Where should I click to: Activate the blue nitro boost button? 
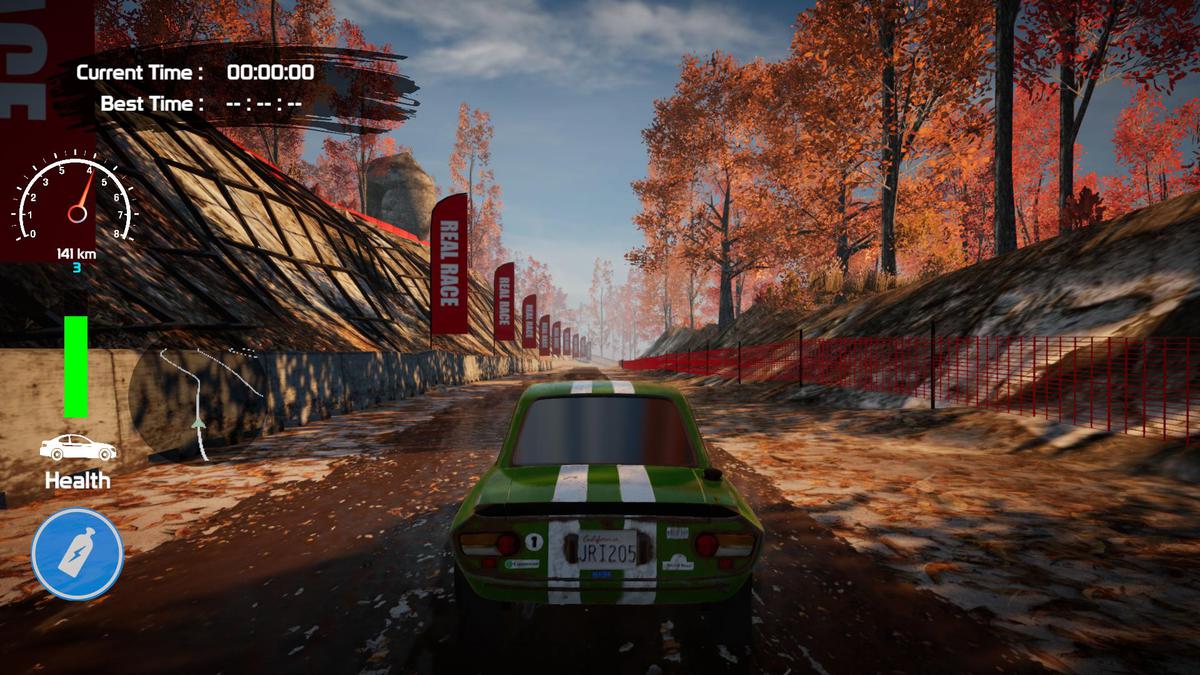tap(77, 554)
